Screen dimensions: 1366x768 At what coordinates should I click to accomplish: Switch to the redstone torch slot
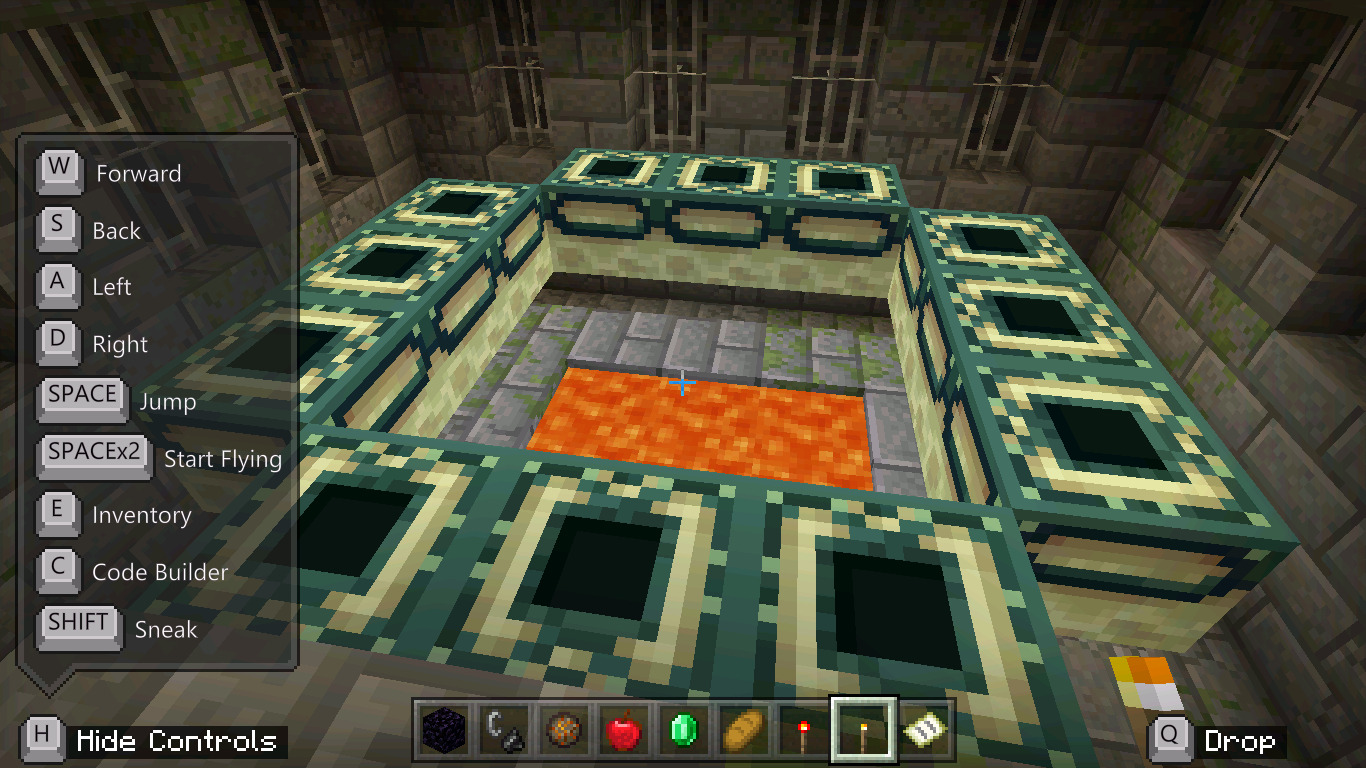801,731
